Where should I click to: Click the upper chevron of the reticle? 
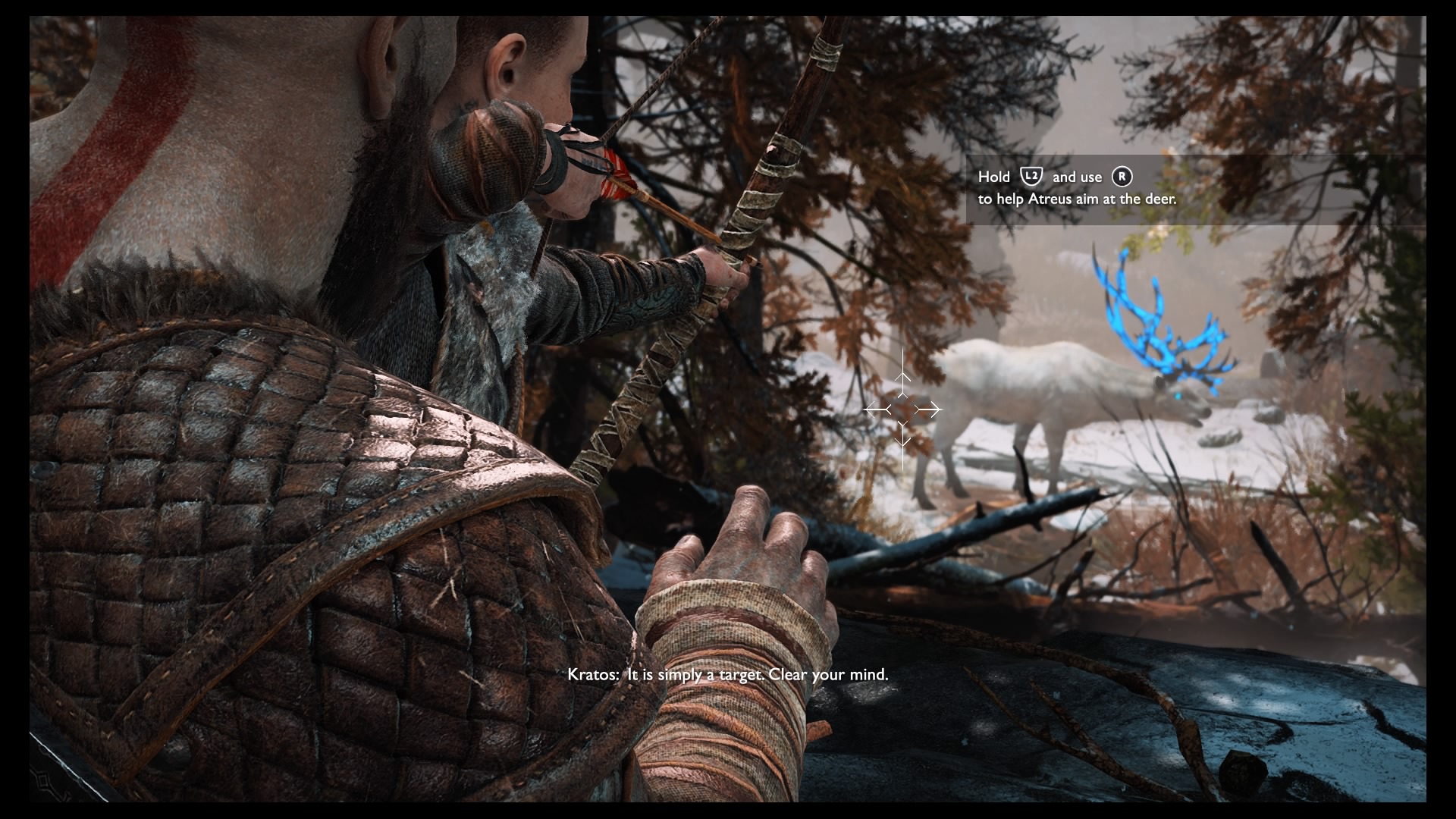pyautogui.click(x=902, y=376)
